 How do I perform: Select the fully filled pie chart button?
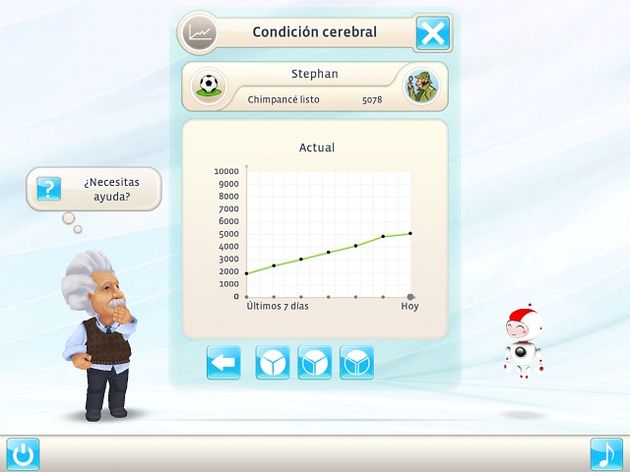coord(273,362)
